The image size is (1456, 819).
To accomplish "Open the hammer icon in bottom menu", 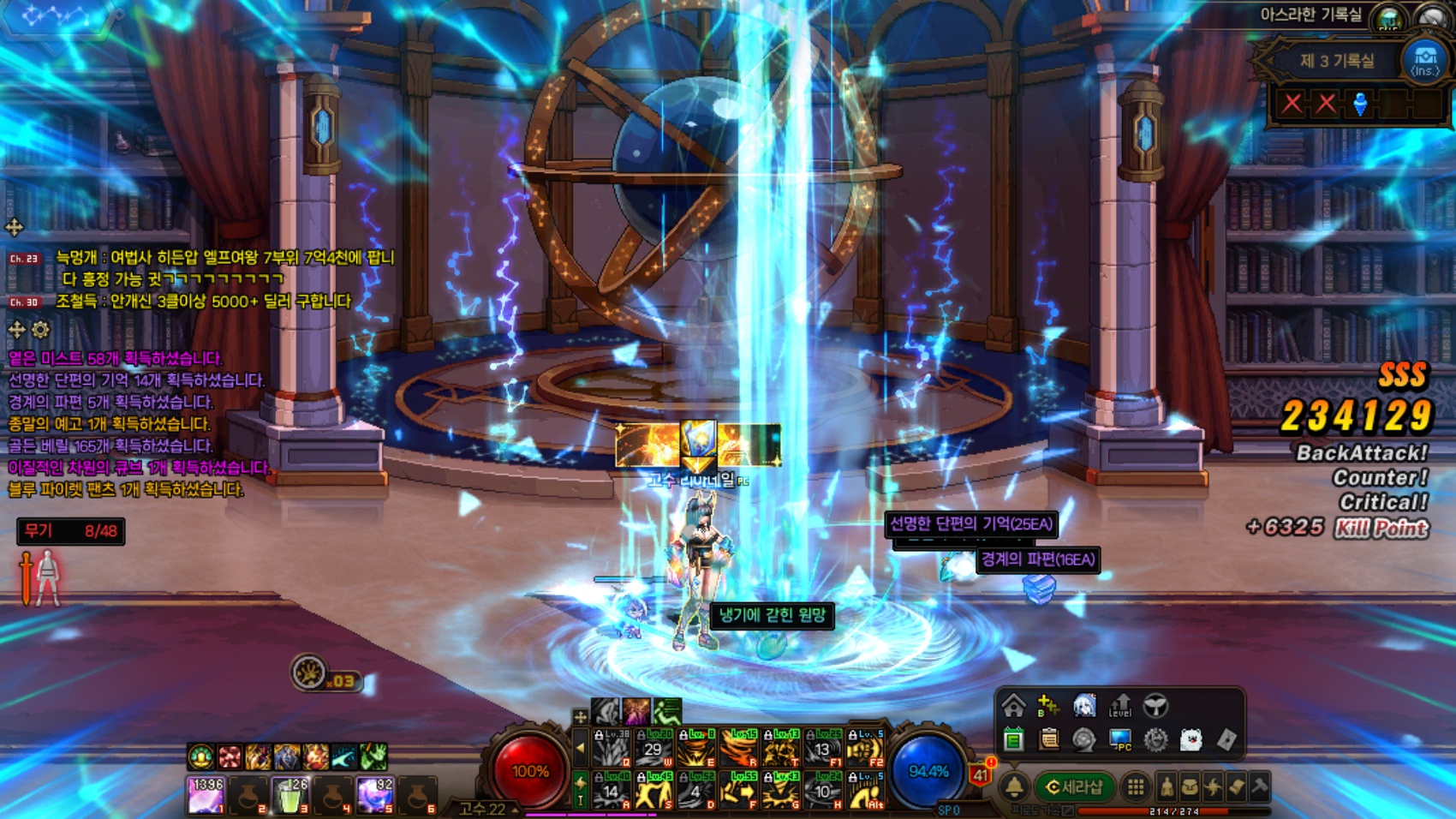I will (x=1259, y=787).
